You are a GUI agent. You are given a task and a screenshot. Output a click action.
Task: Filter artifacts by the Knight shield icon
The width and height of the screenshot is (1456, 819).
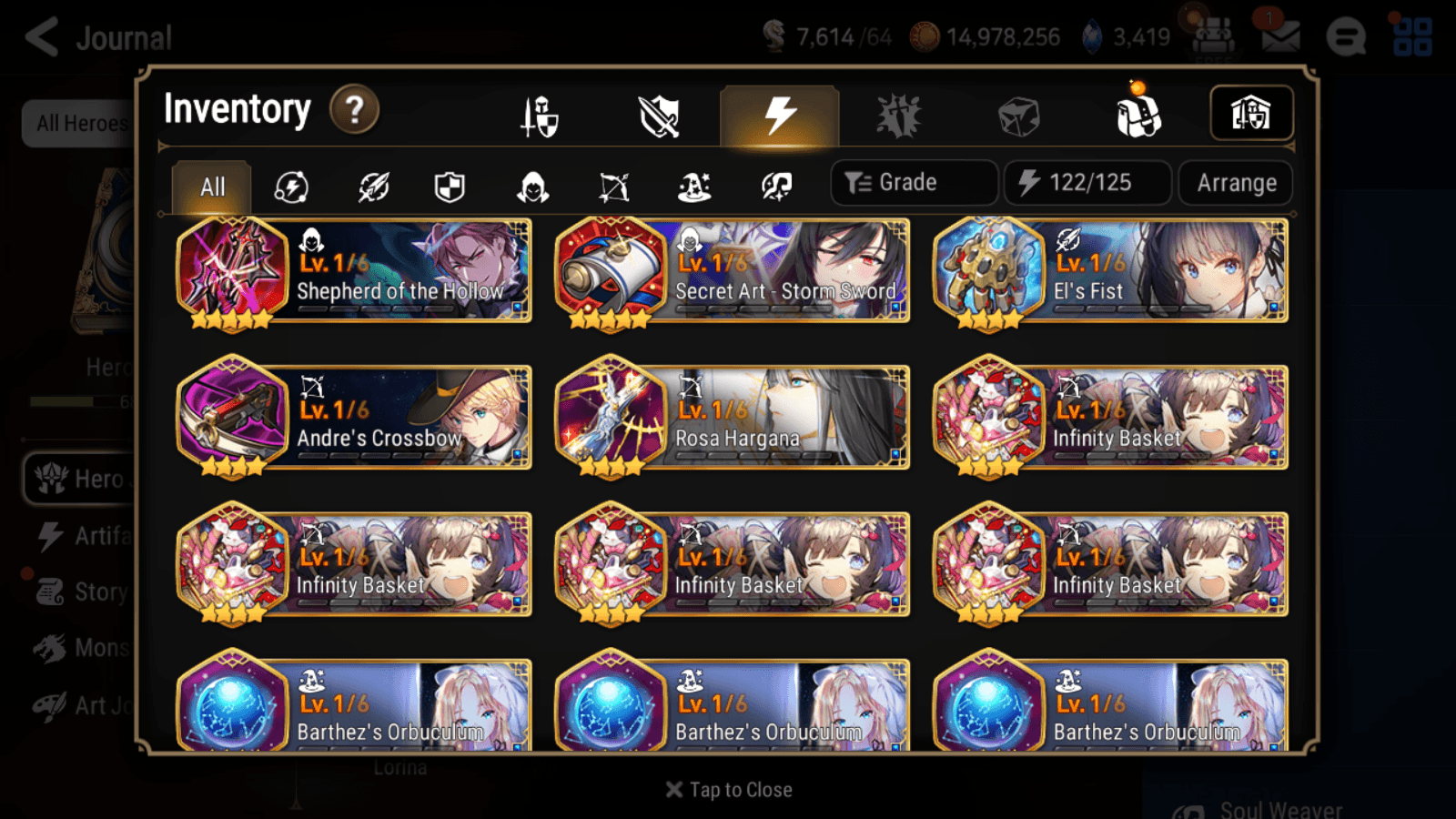450,187
